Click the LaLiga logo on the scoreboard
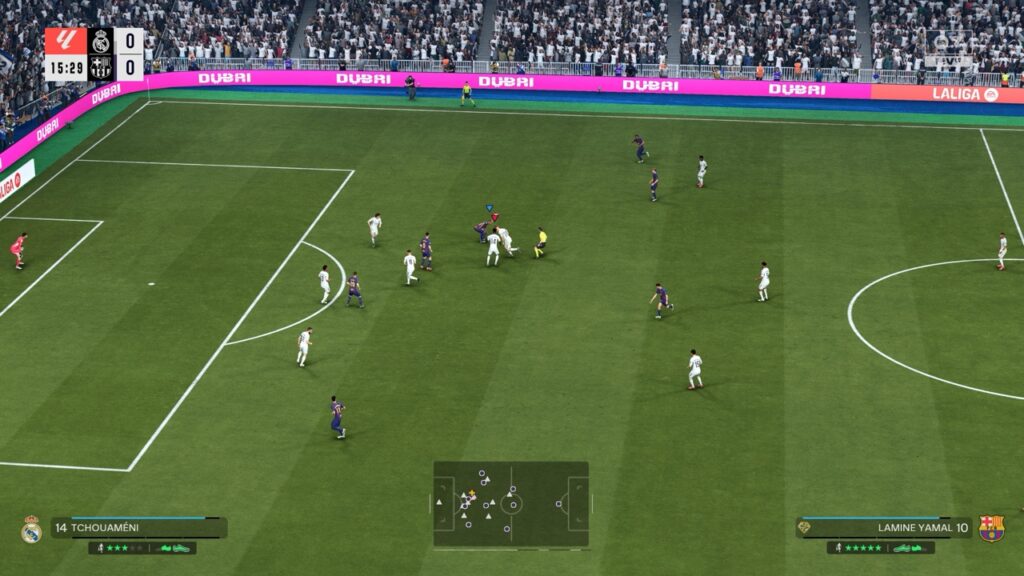The height and width of the screenshot is (576, 1024). point(65,41)
